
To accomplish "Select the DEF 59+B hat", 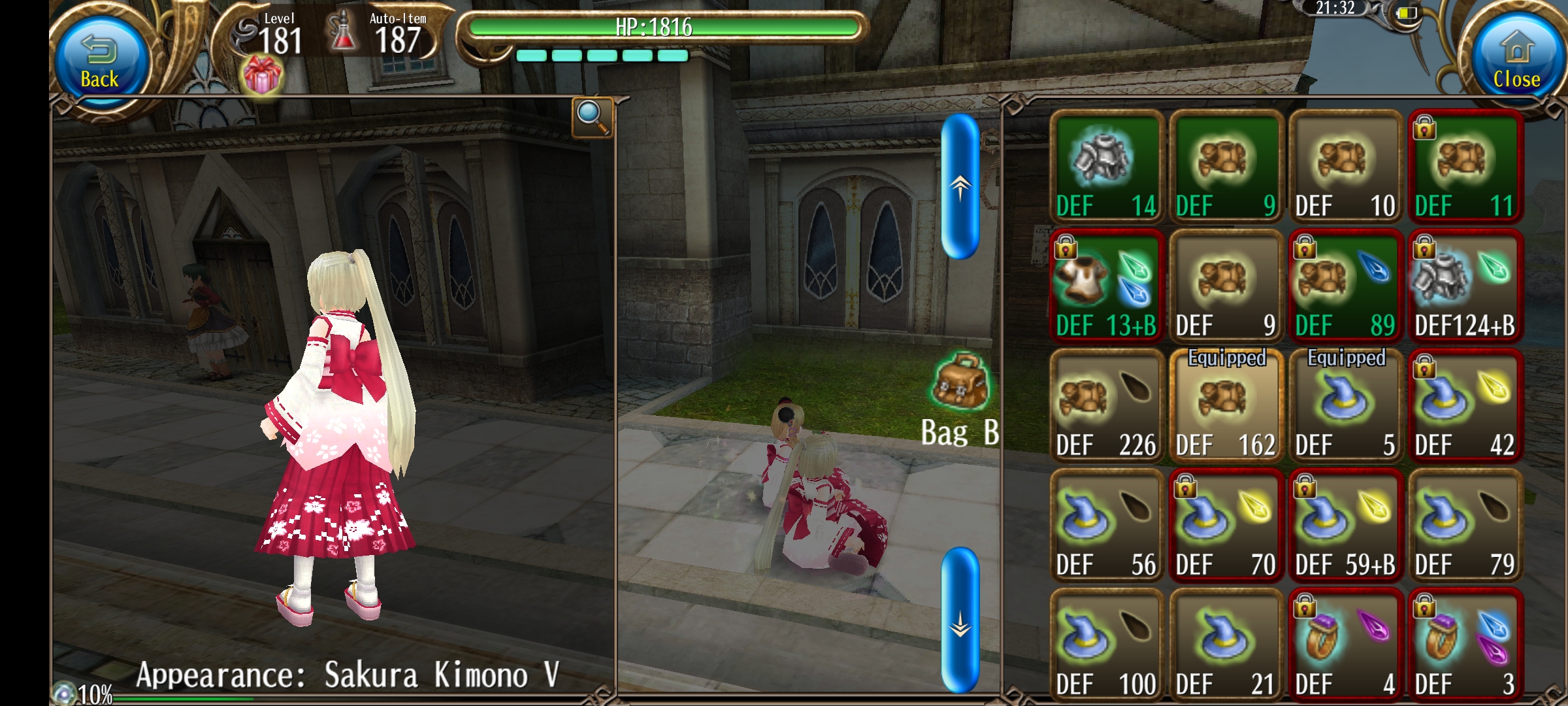I will (1345, 526).
